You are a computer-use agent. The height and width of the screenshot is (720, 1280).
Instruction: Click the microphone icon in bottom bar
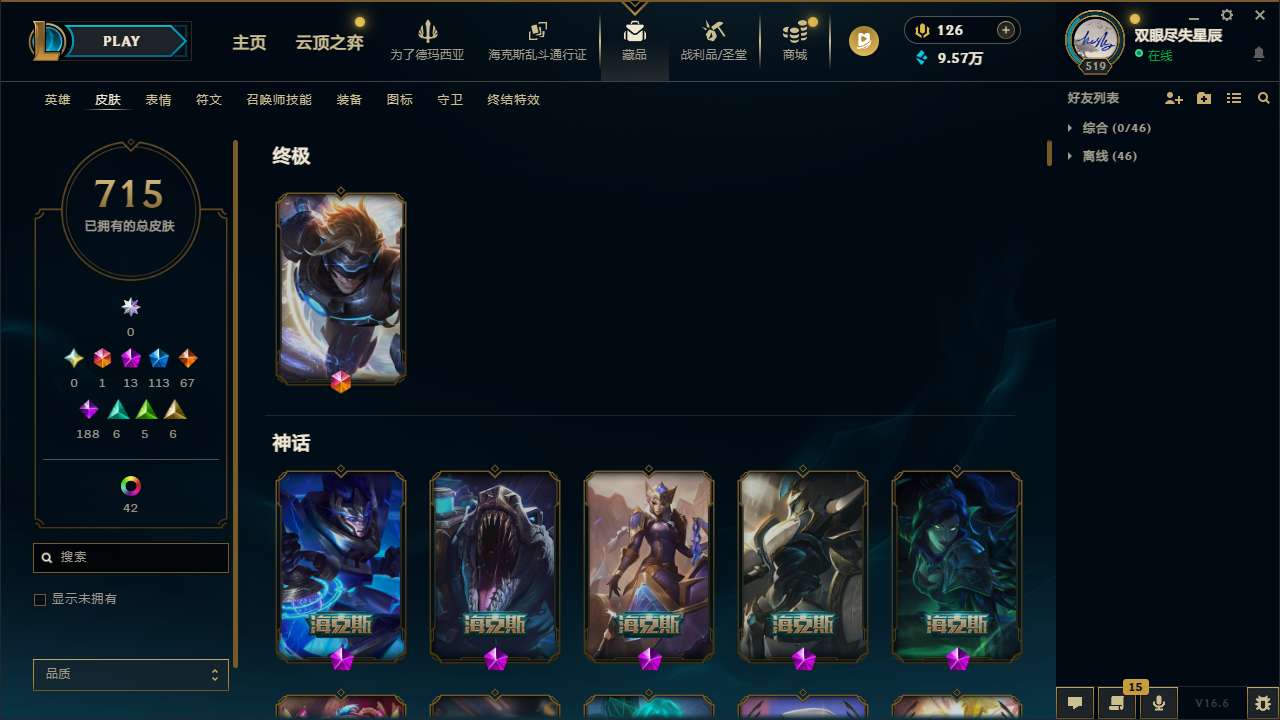point(1158,703)
